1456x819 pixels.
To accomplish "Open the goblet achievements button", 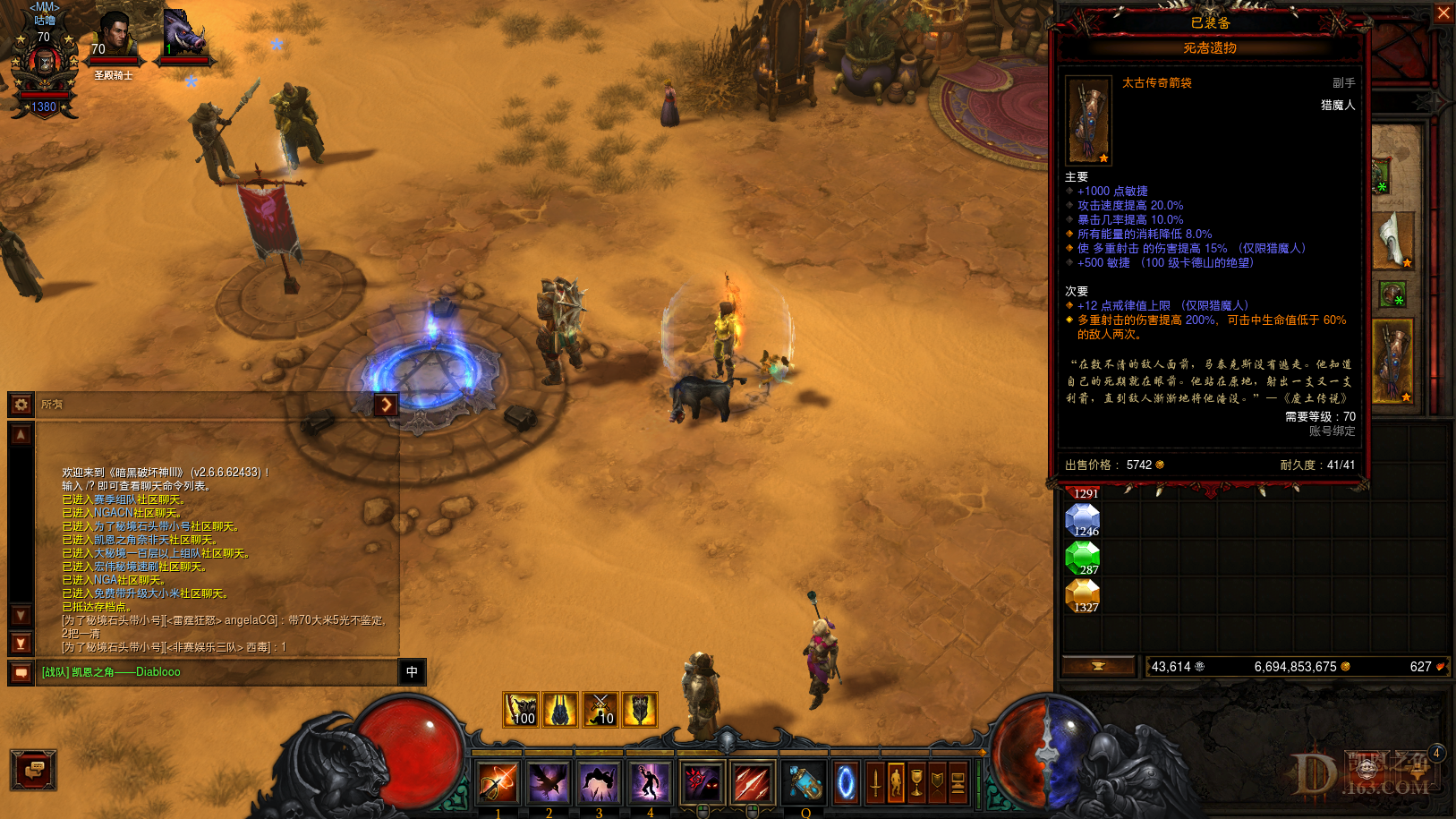I will tap(916, 783).
